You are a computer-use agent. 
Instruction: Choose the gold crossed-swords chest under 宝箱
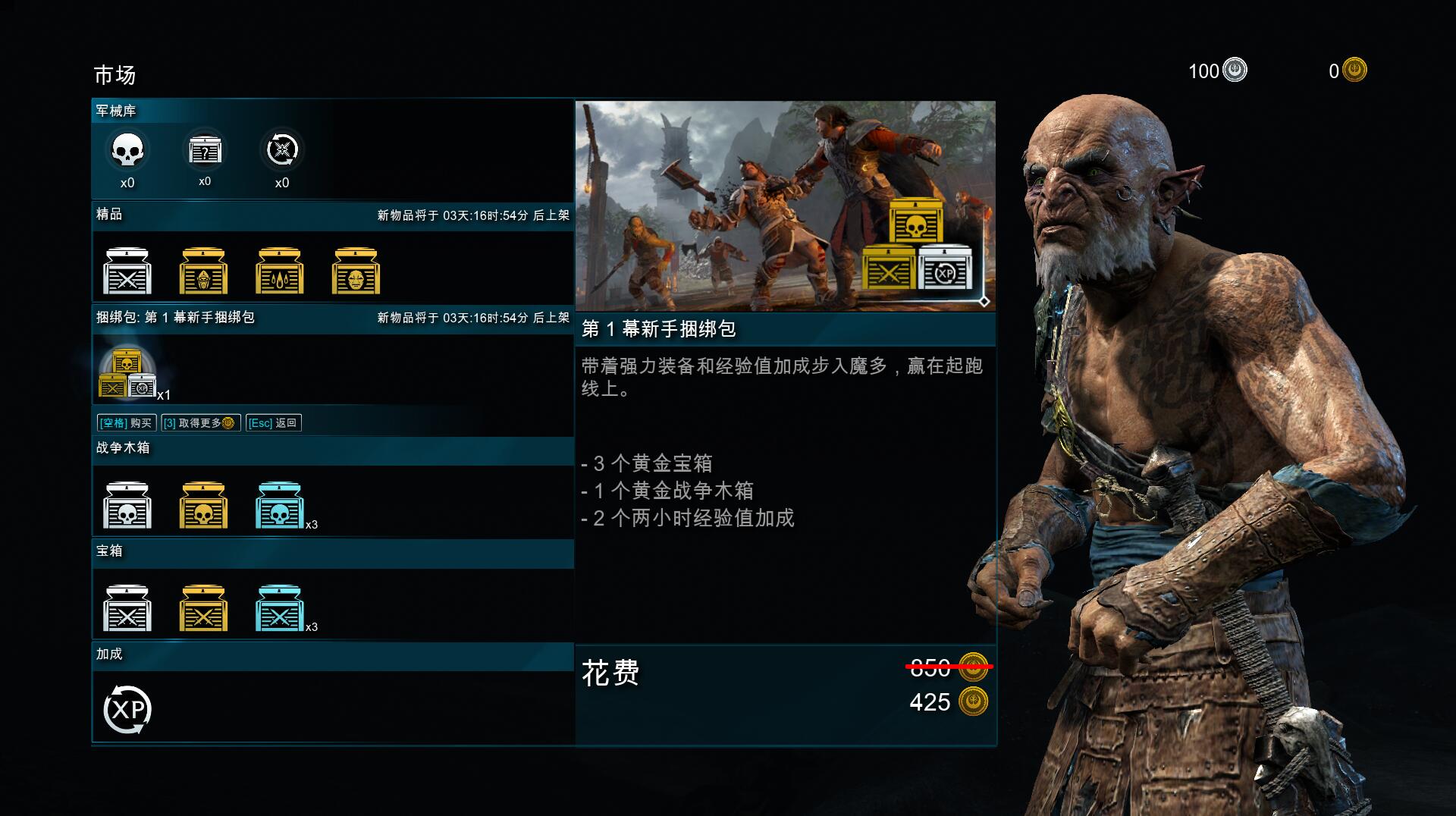203,608
